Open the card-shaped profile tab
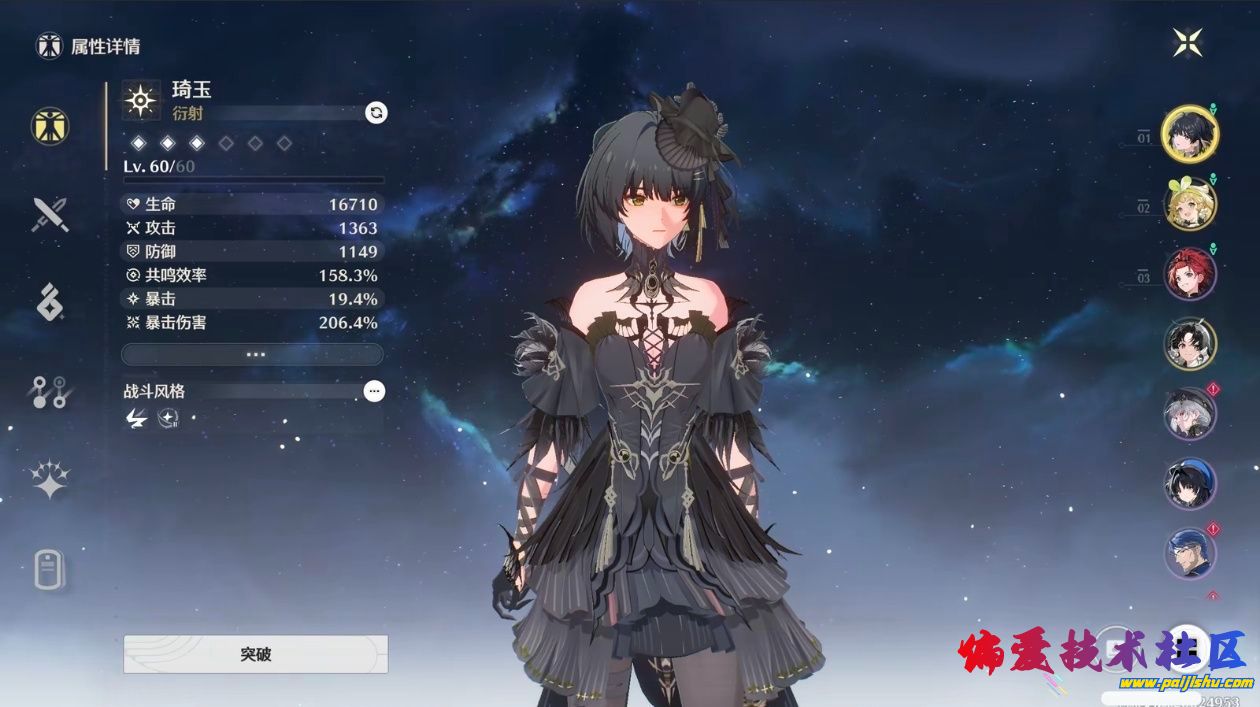 point(49,570)
